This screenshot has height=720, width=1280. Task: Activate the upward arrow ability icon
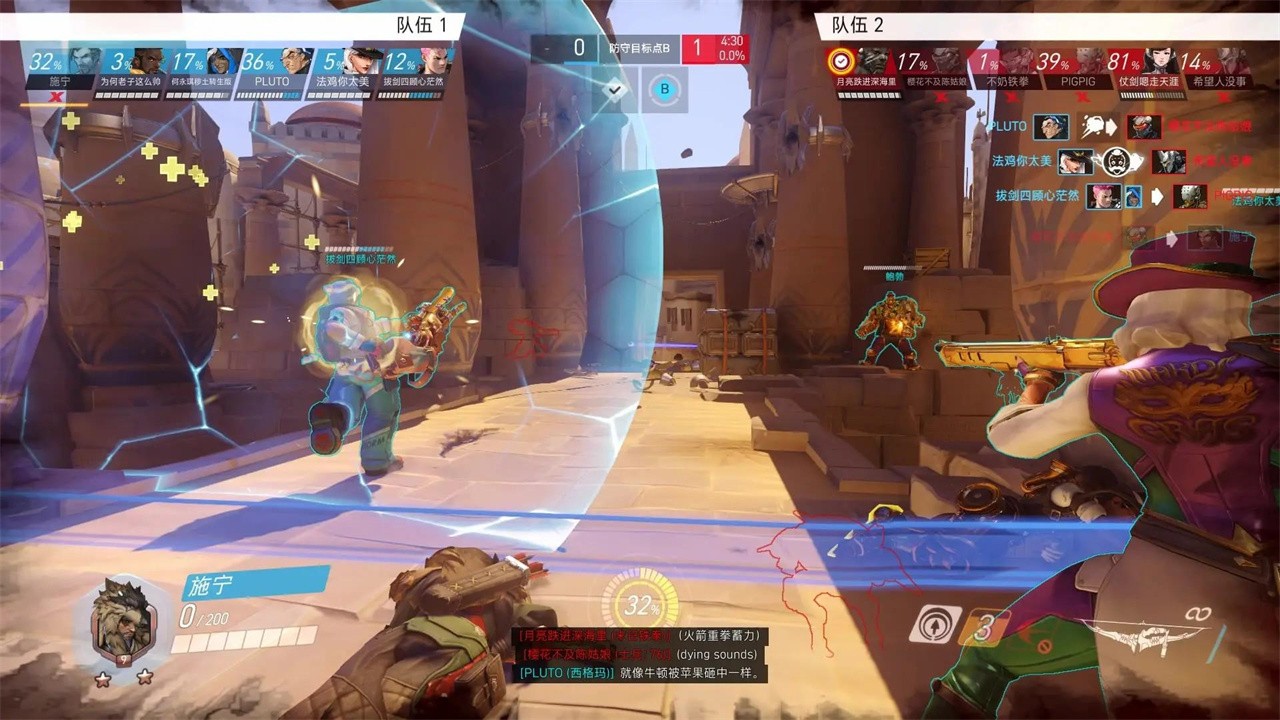935,625
